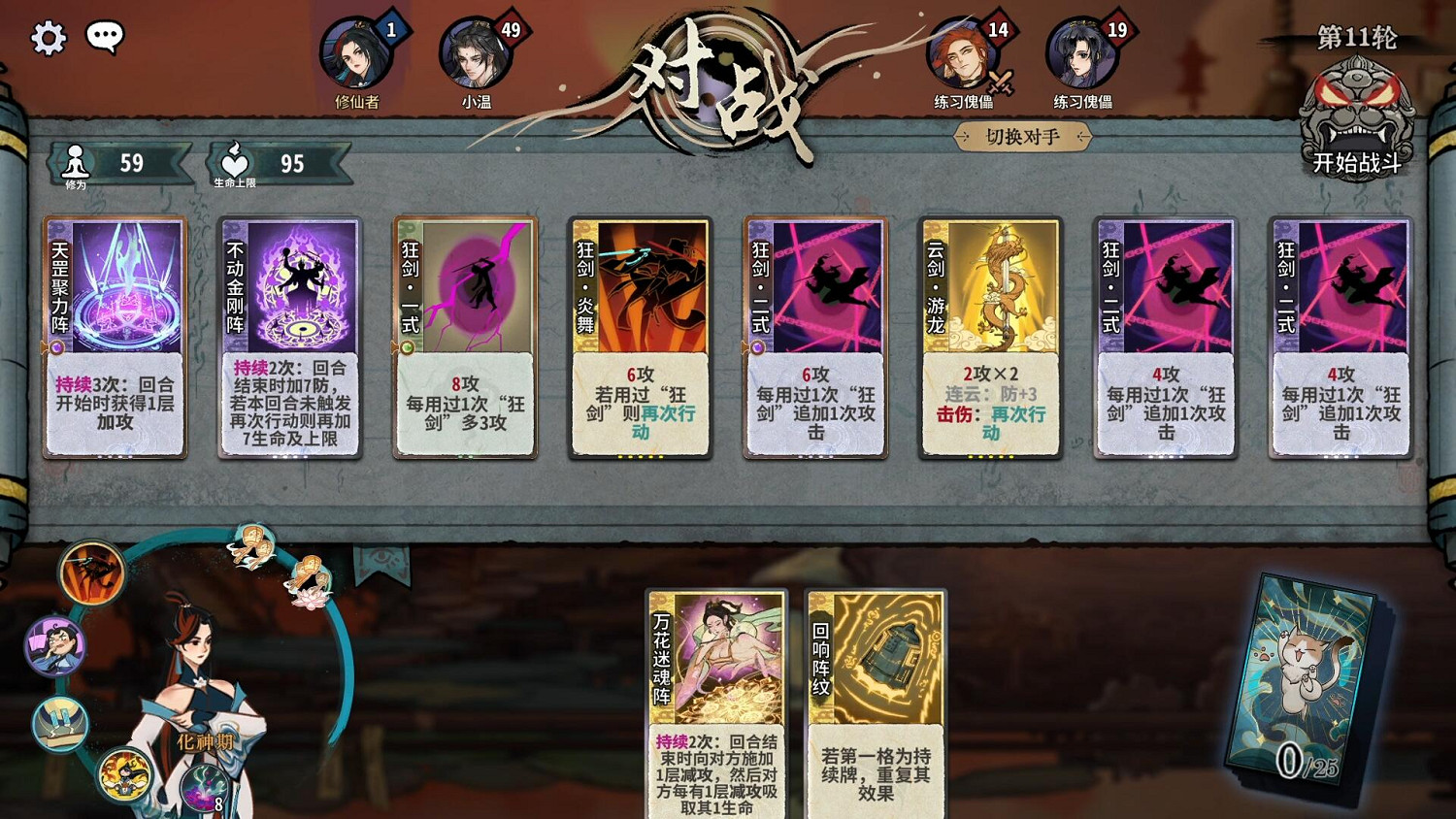
Task: Select the 小温 avatar showing 49
Action: 475,55
